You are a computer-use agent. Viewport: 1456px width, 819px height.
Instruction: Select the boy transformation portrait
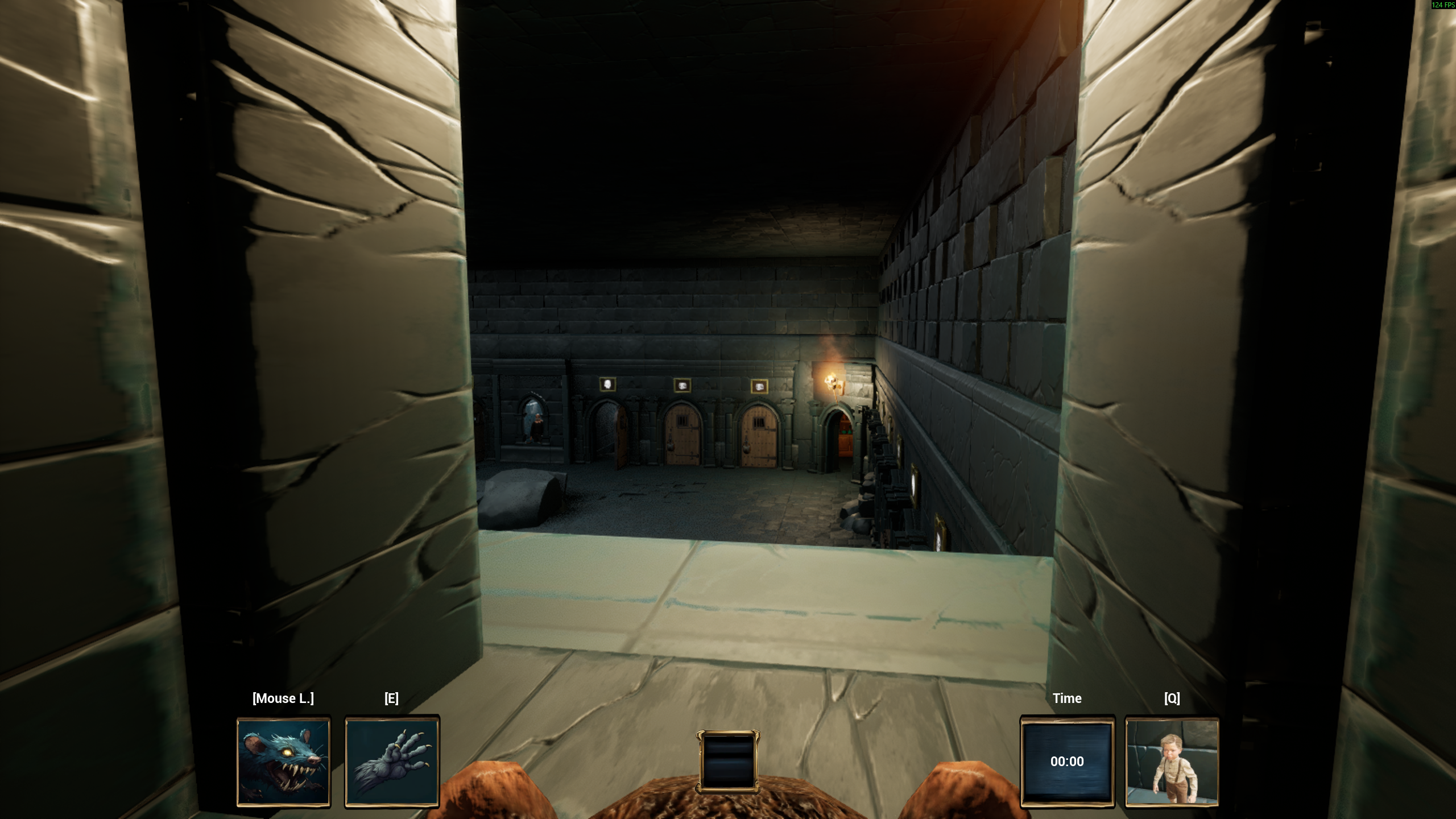1172,761
